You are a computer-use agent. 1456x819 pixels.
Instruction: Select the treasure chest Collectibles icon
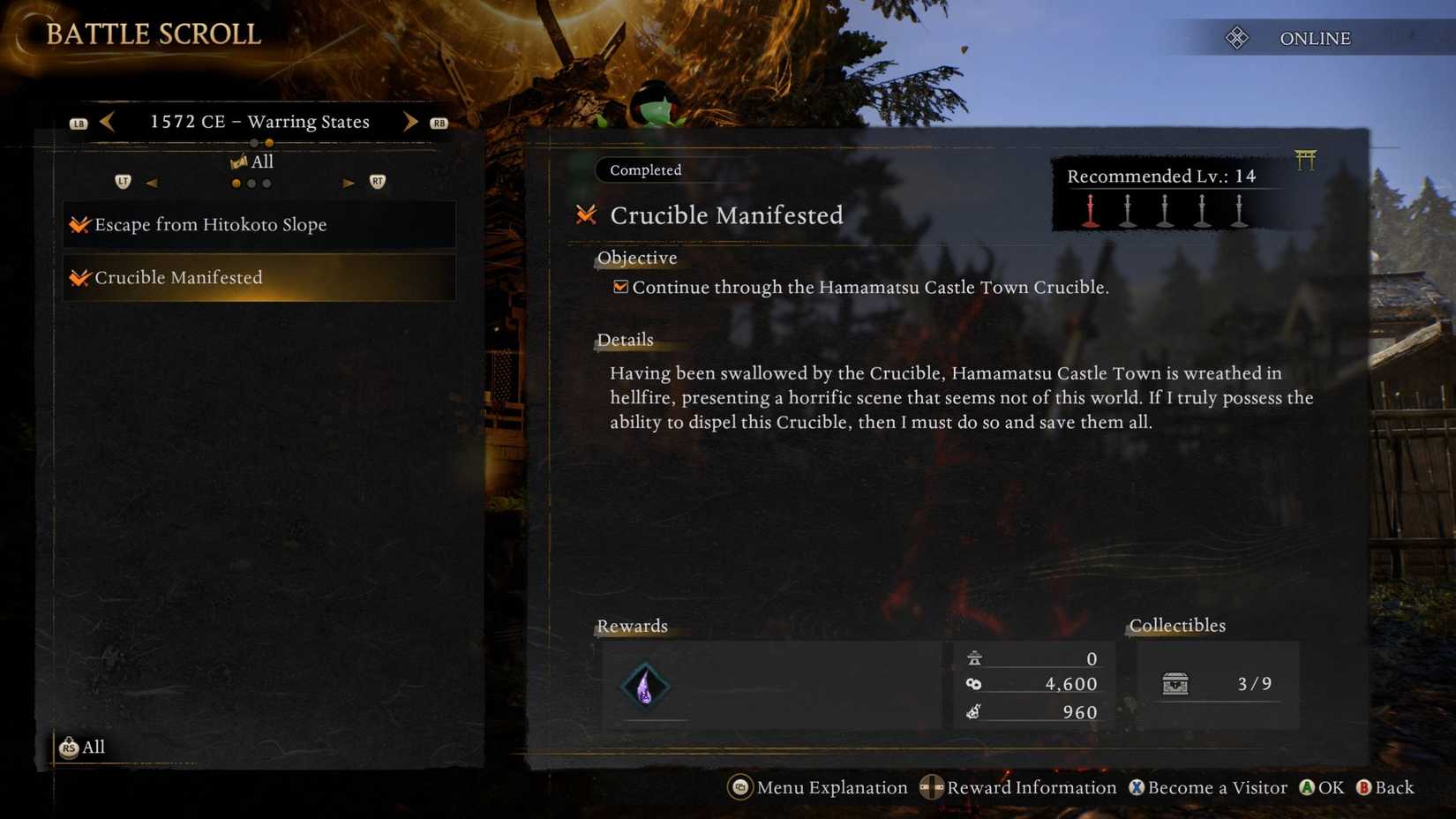coord(1177,683)
